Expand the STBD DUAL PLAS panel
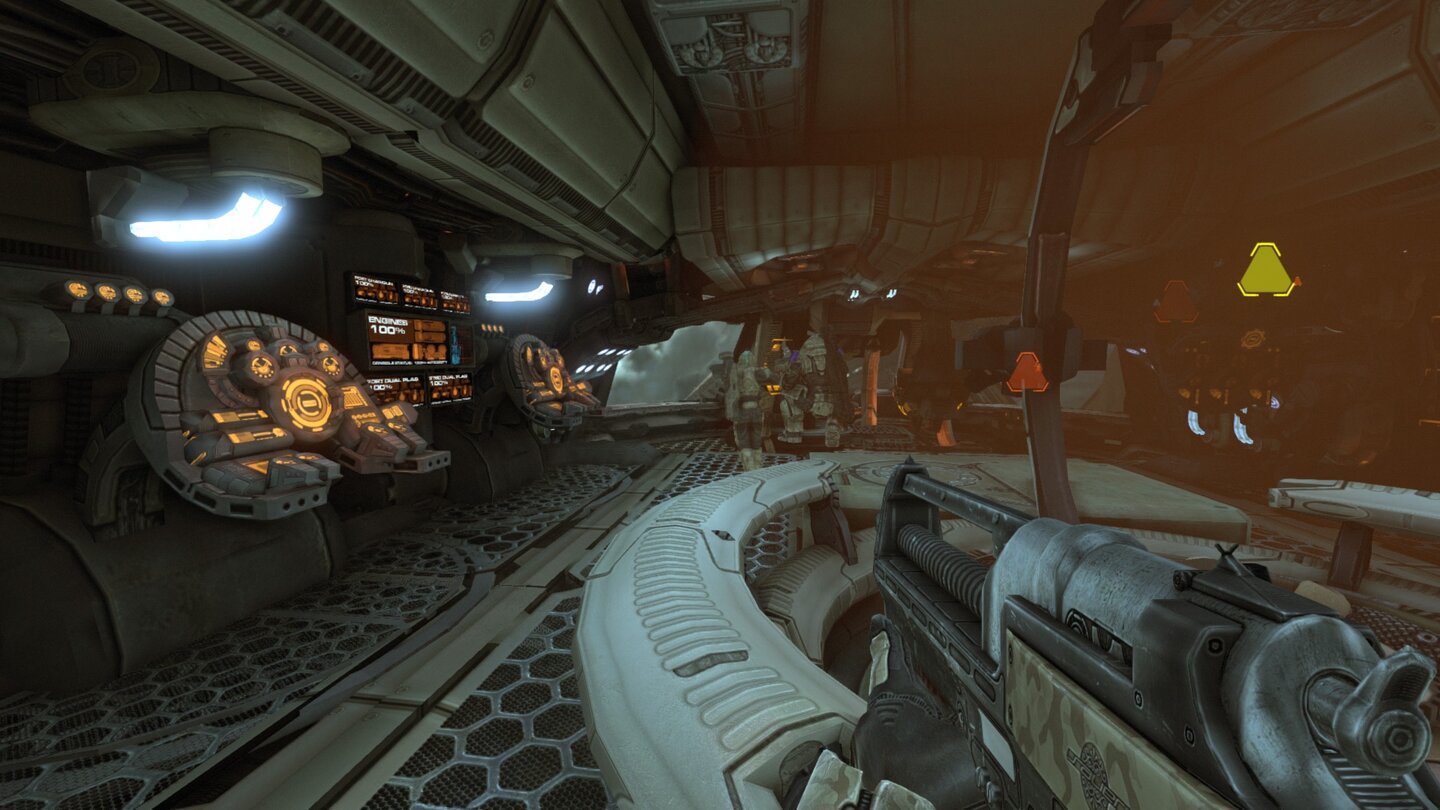1440x810 pixels. (450, 386)
